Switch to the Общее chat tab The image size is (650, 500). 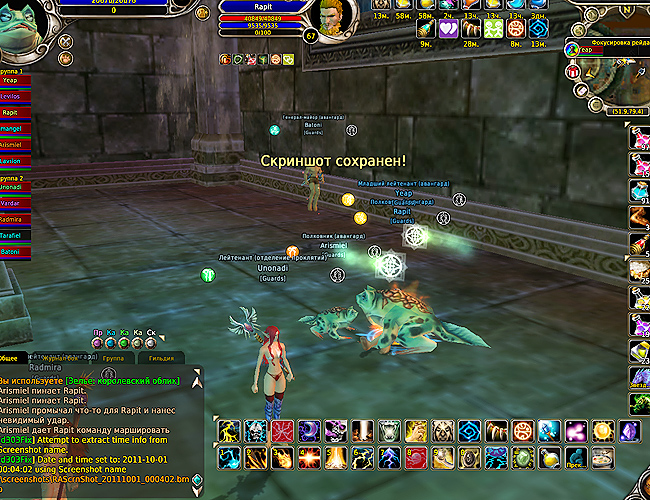tap(12, 357)
